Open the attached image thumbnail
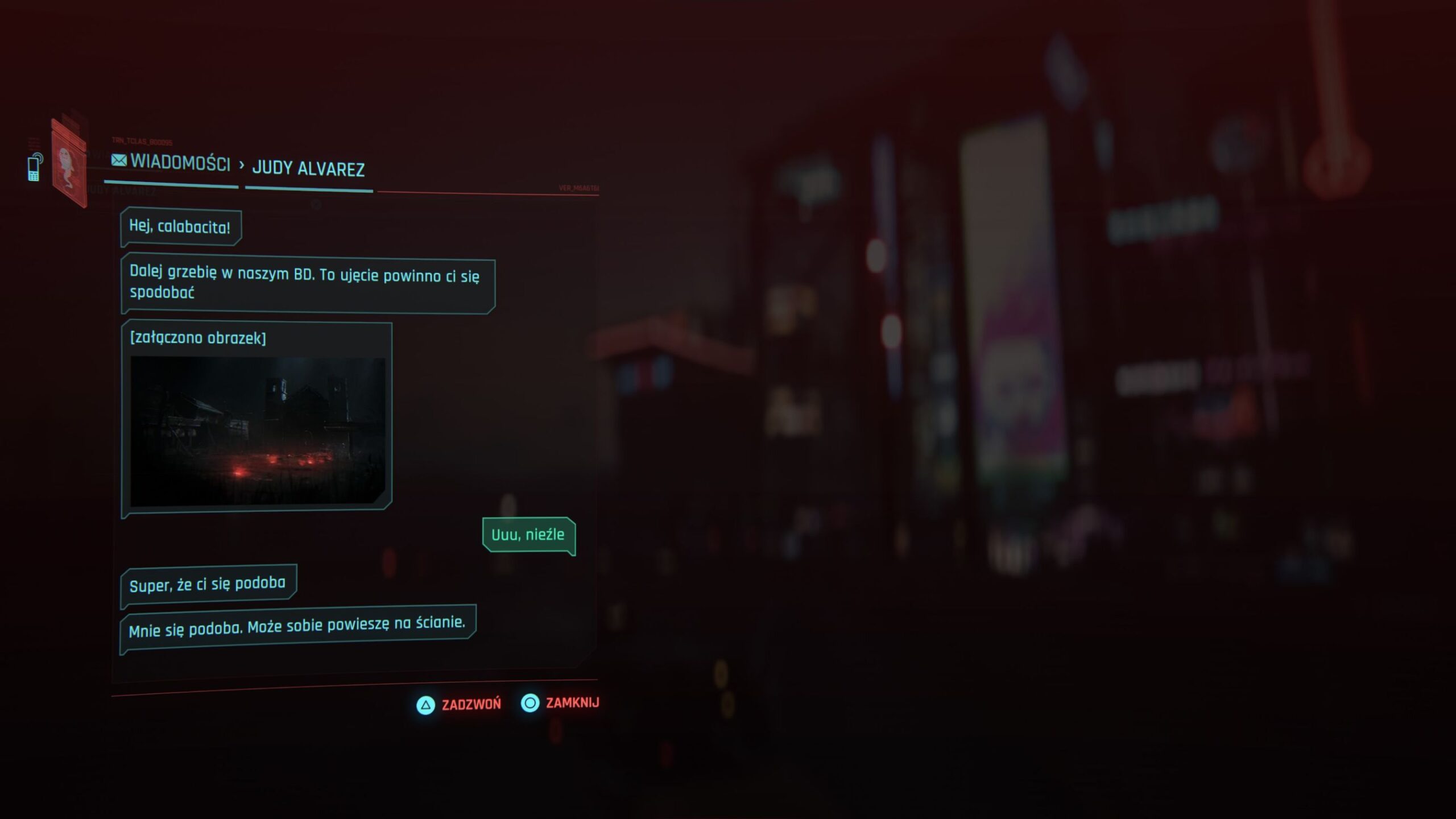The width and height of the screenshot is (1456, 819). coord(258,431)
